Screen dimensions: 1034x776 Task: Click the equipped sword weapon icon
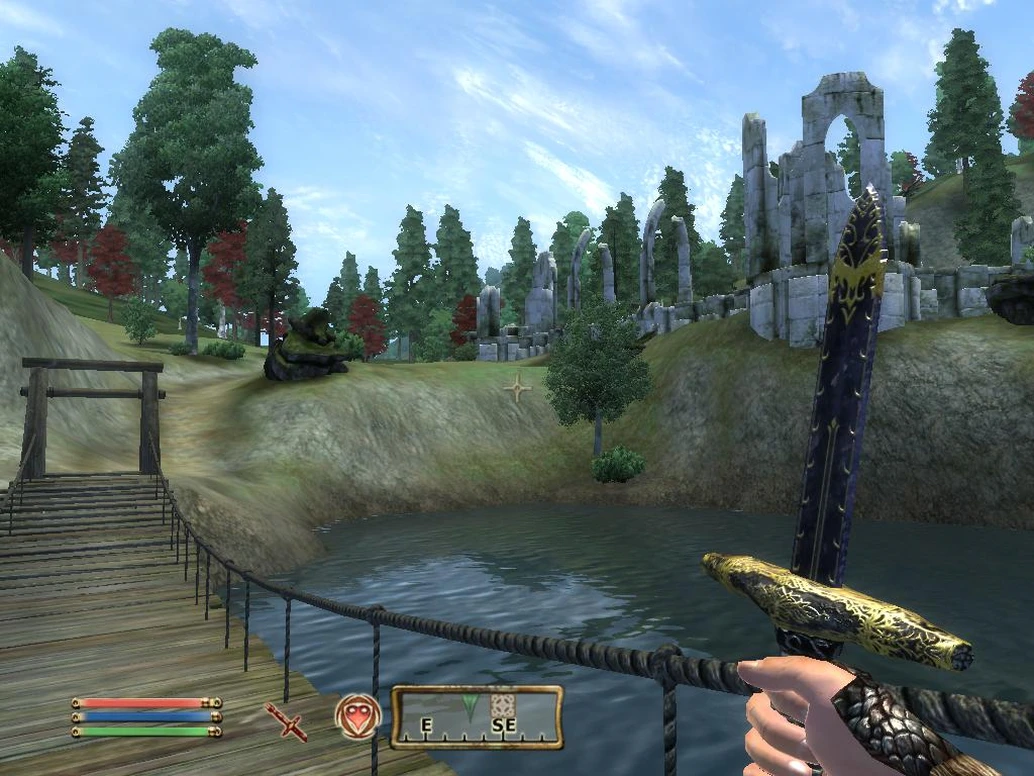pos(287,720)
